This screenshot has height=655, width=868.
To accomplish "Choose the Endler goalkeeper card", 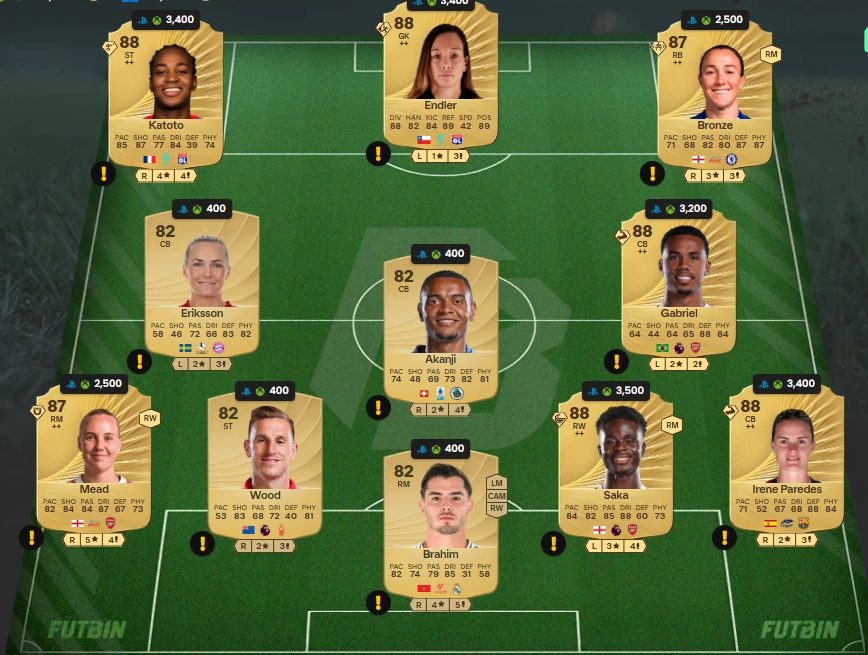I will coord(440,80).
